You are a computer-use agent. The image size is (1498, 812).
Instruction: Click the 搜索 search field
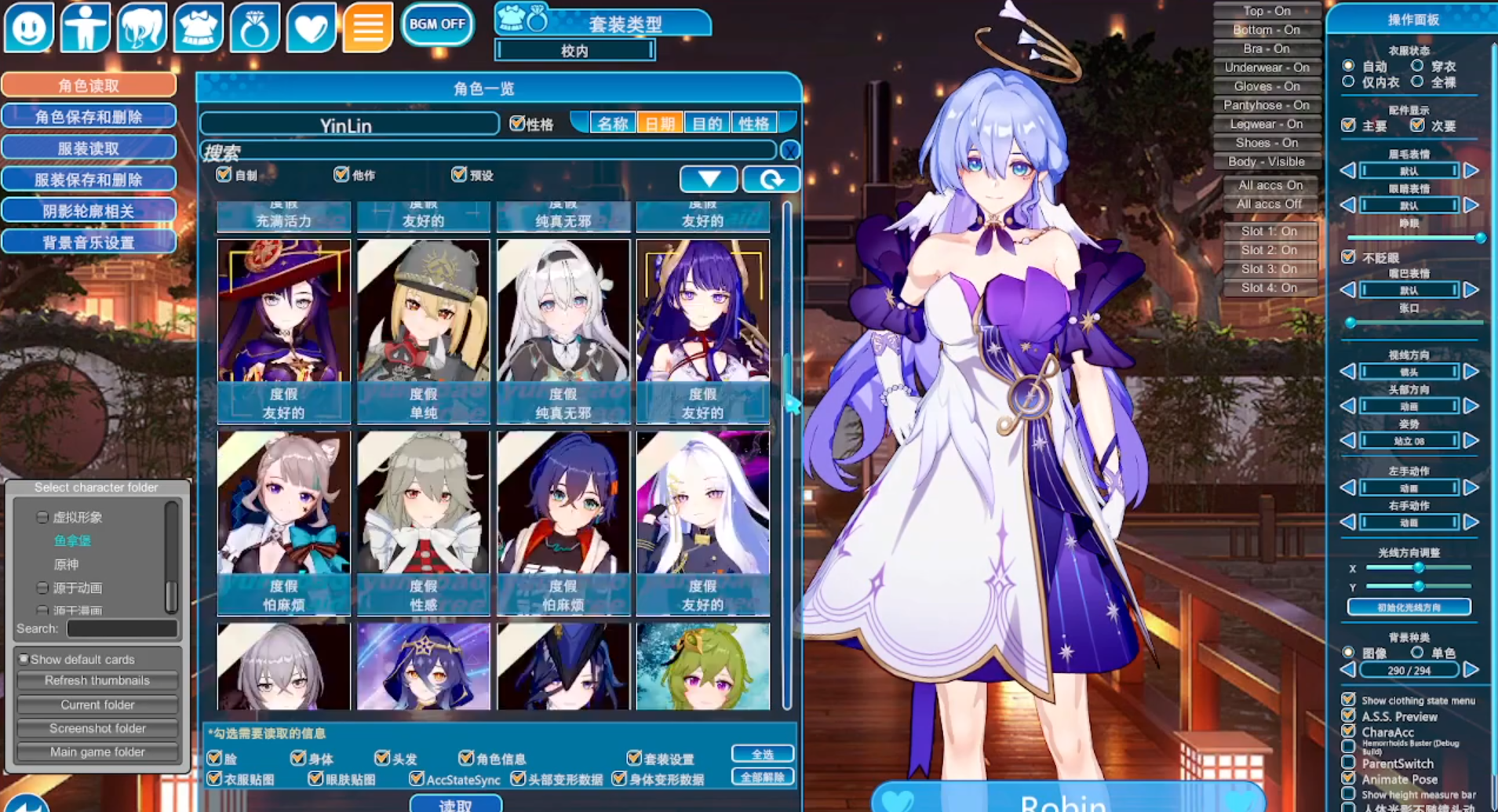pyautogui.click(x=487, y=151)
